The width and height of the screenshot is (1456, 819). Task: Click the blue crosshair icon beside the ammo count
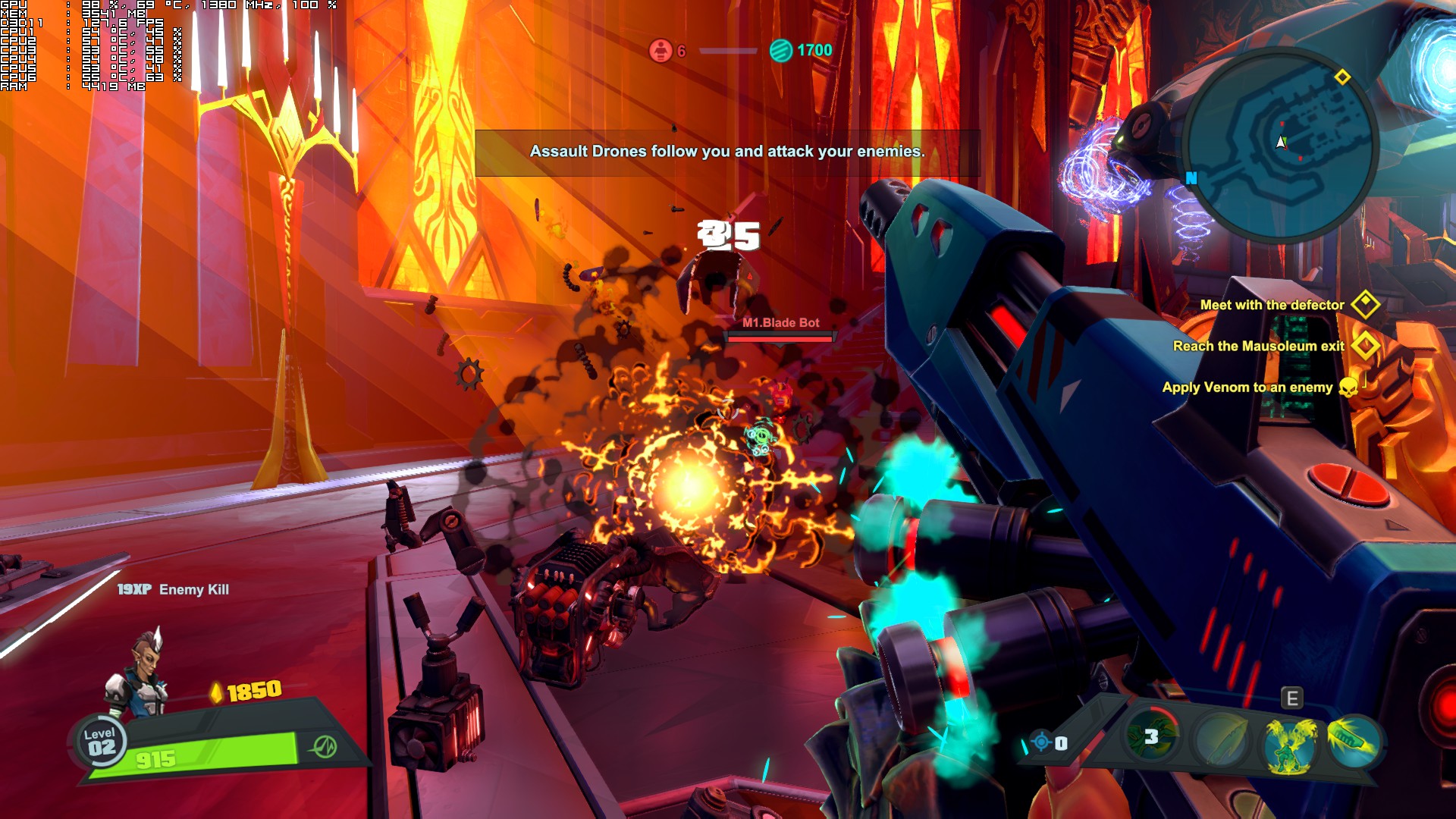[x=1041, y=742]
